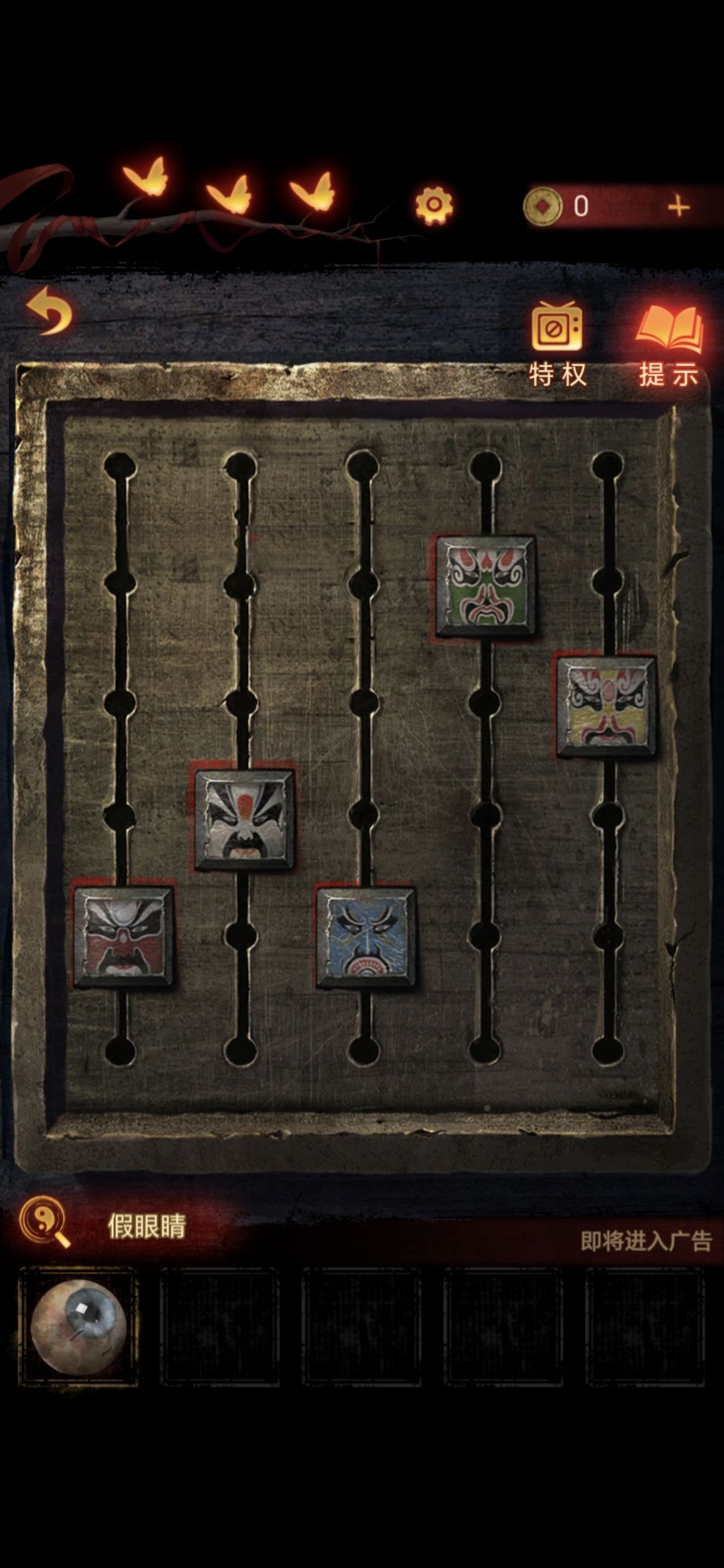Viewport: 724px width, 1568px height.
Task: Go back with the curved arrow button
Action: [50, 311]
